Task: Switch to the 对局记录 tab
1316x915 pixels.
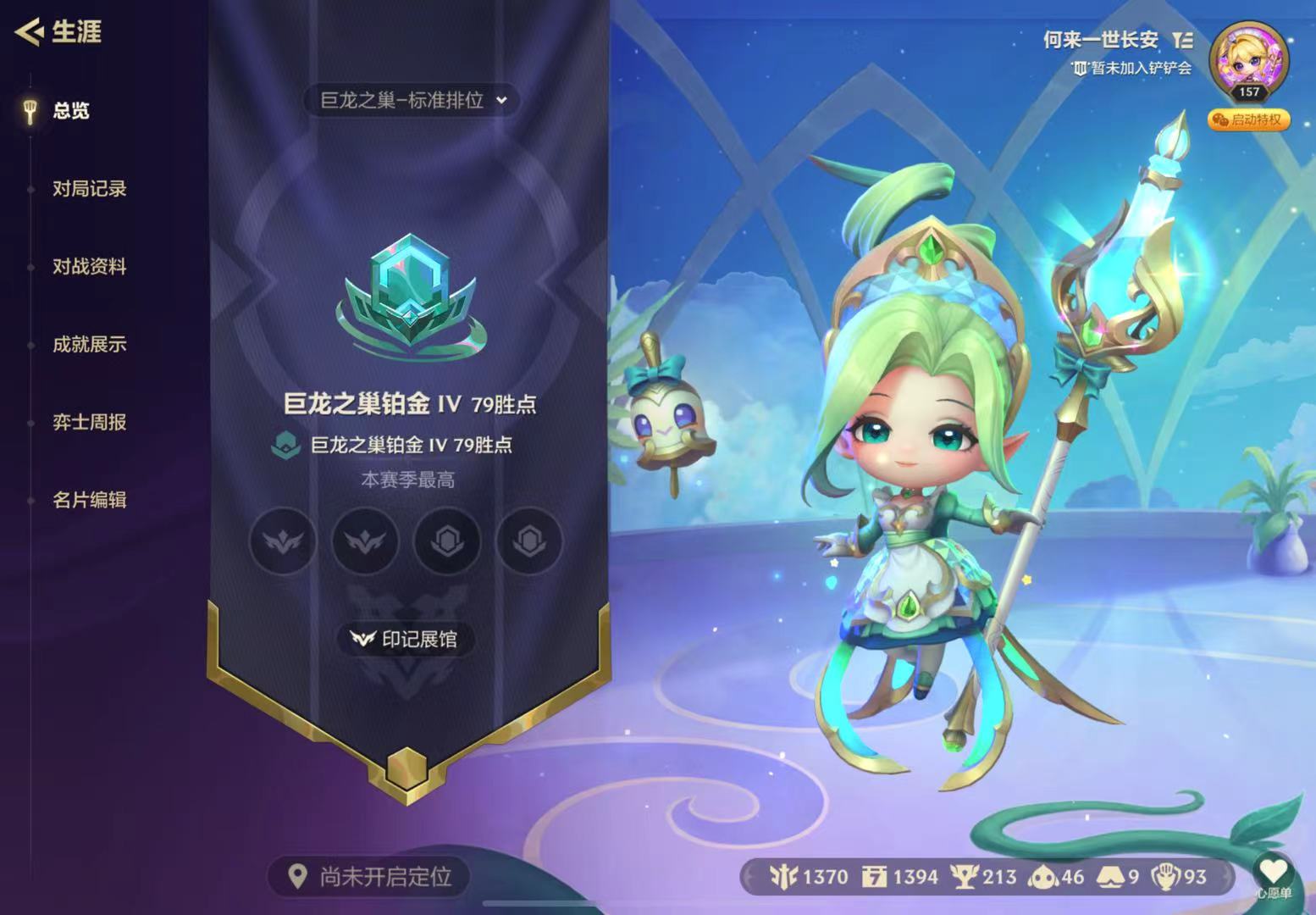Action: pyautogui.click(x=88, y=190)
